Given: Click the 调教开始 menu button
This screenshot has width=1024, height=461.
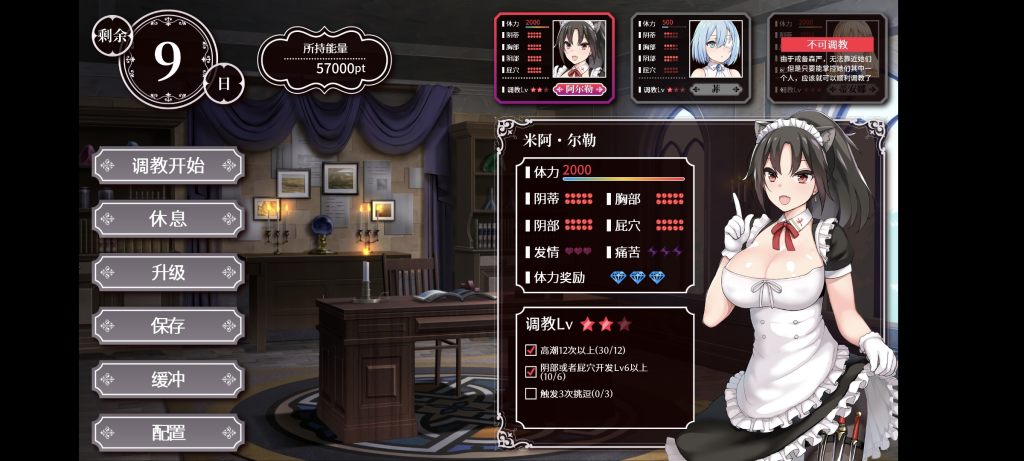Looking at the screenshot, I should (x=168, y=166).
